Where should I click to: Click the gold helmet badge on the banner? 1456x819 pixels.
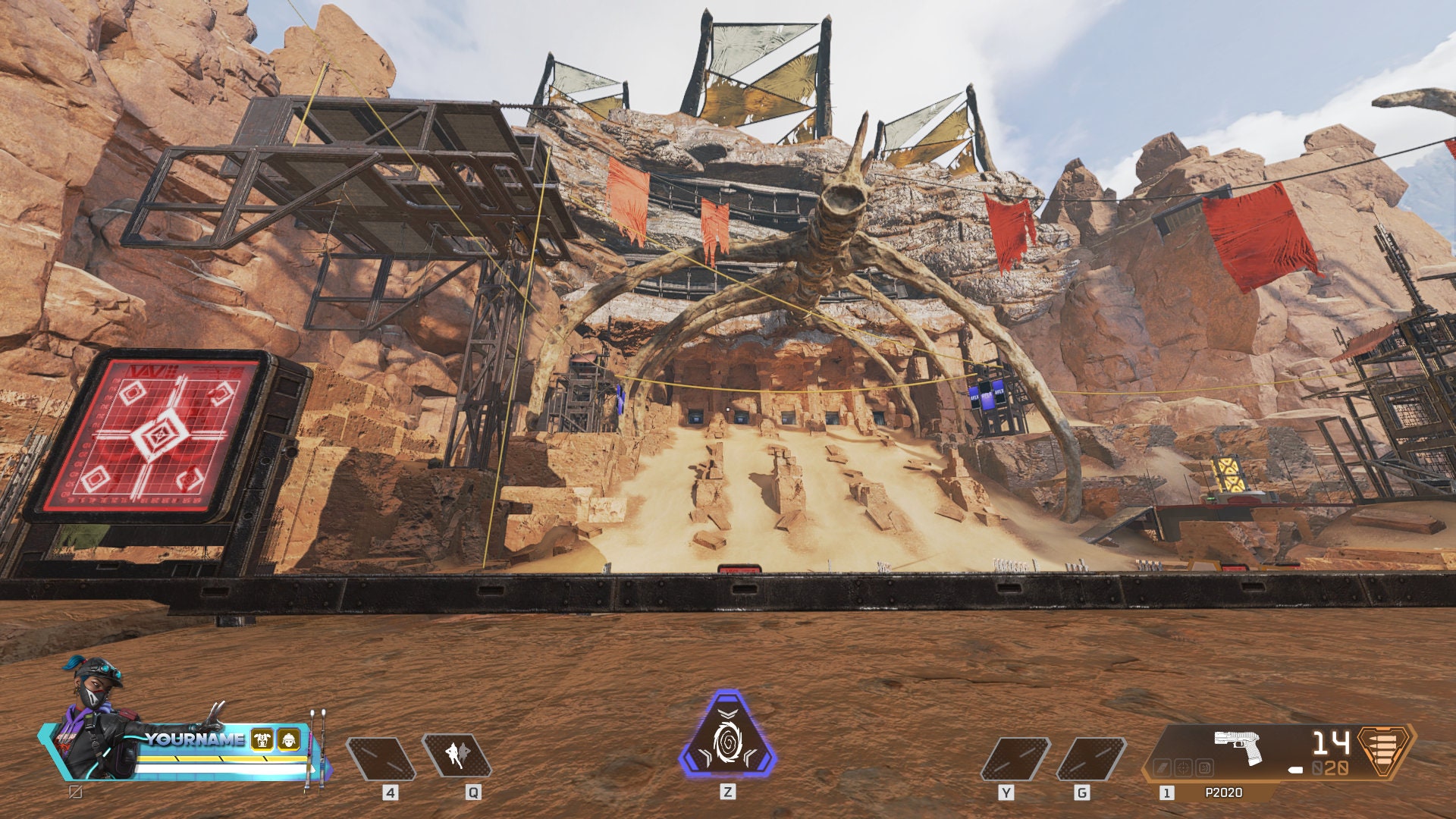(289, 739)
